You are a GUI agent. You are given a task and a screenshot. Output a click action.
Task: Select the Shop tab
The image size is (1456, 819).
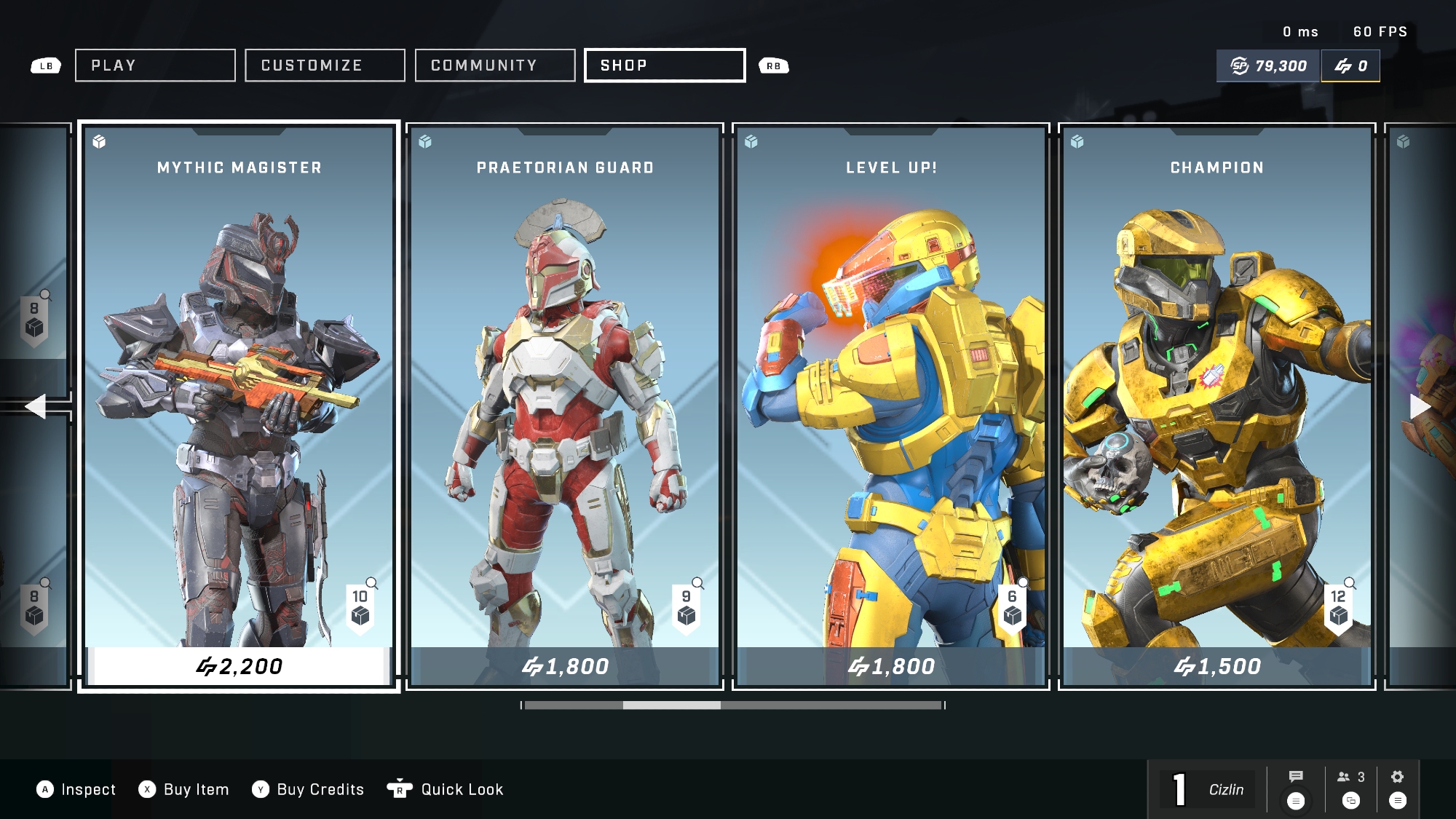click(665, 66)
